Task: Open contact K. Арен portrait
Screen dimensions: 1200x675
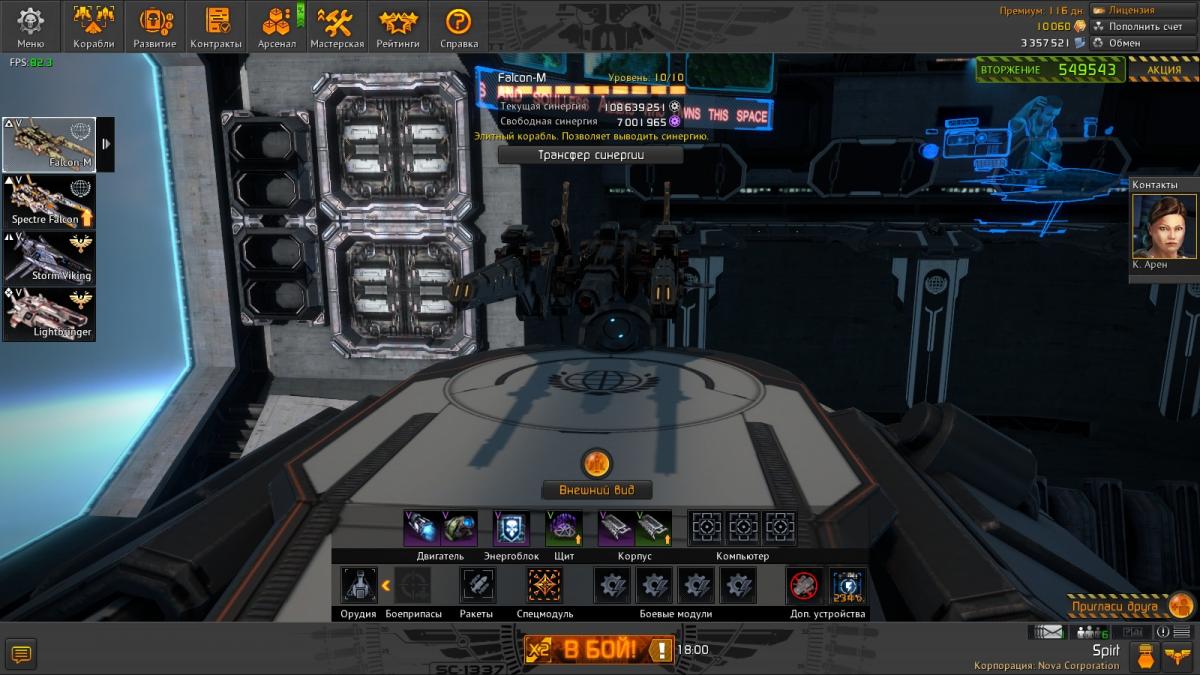Action: click(x=1164, y=227)
